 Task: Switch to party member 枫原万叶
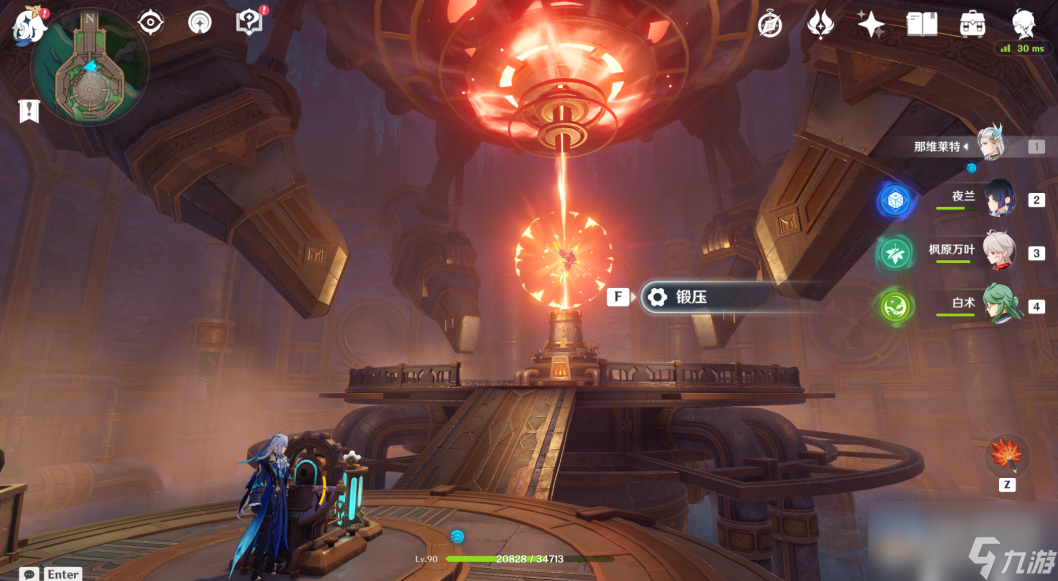(999, 251)
